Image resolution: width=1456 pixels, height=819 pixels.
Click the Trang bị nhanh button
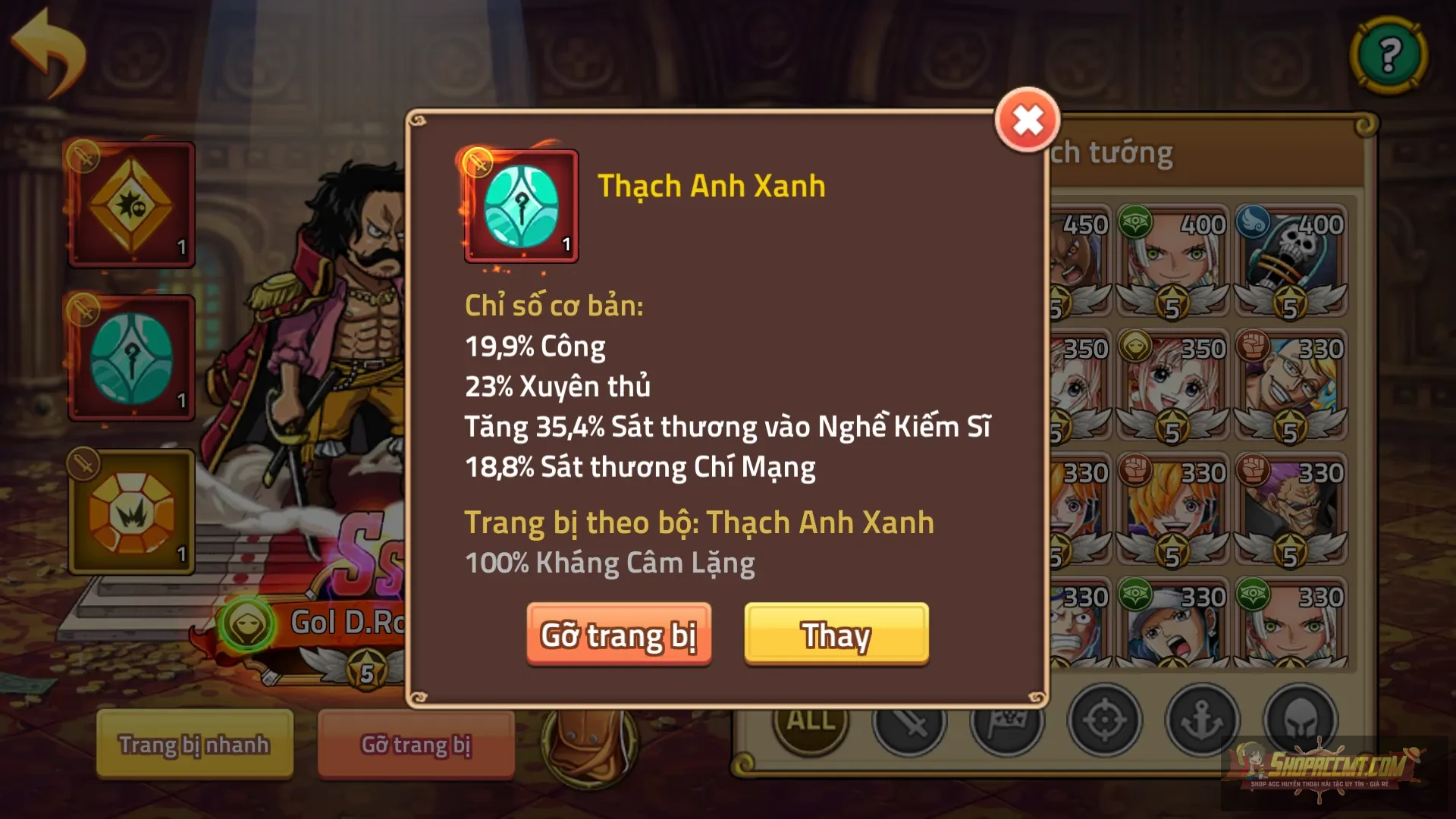click(193, 745)
